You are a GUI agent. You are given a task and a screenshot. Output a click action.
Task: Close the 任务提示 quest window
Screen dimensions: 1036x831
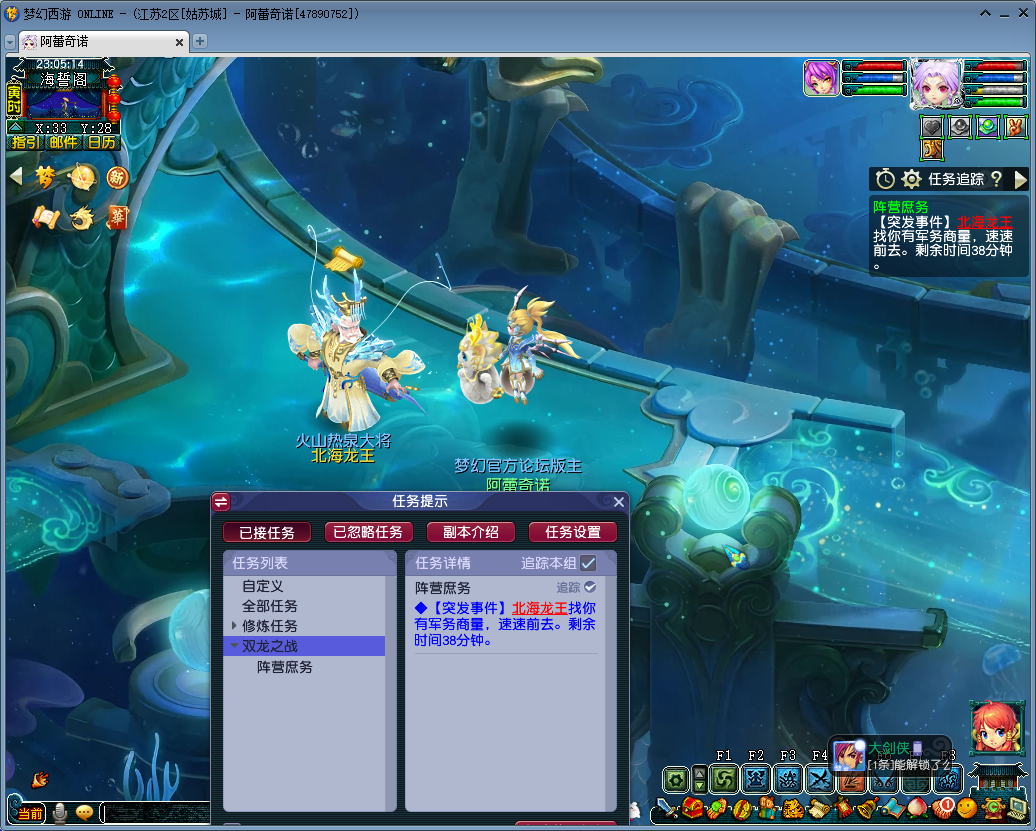(619, 502)
